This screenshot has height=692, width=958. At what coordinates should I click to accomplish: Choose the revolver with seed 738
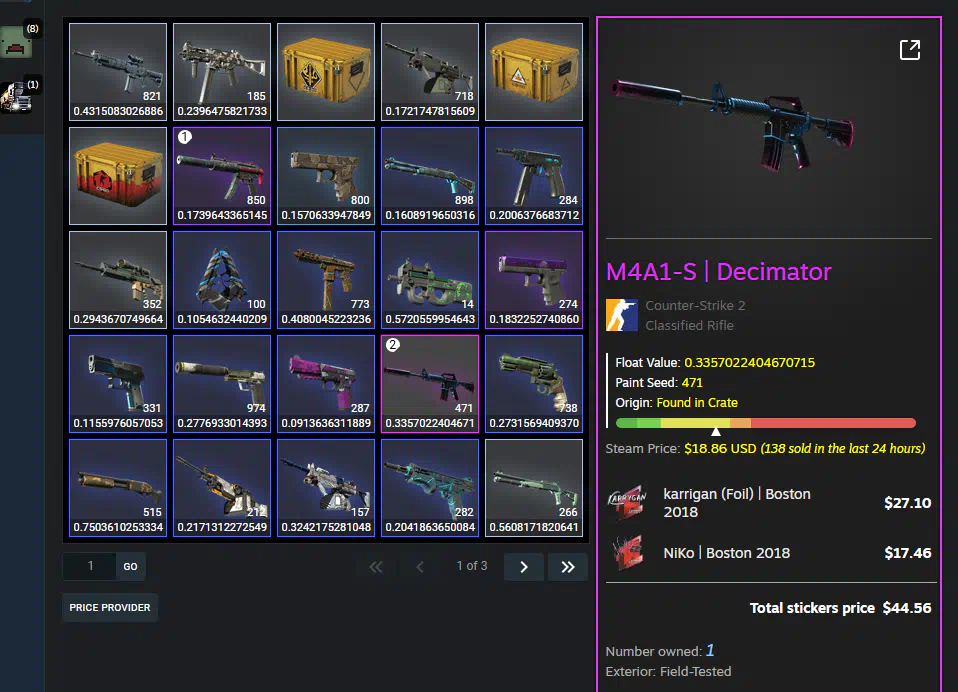pyautogui.click(x=534, y=383)
